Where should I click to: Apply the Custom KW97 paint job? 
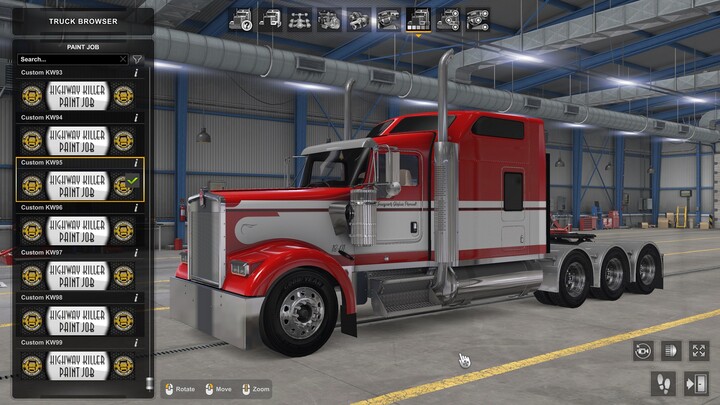click(78, 275)
